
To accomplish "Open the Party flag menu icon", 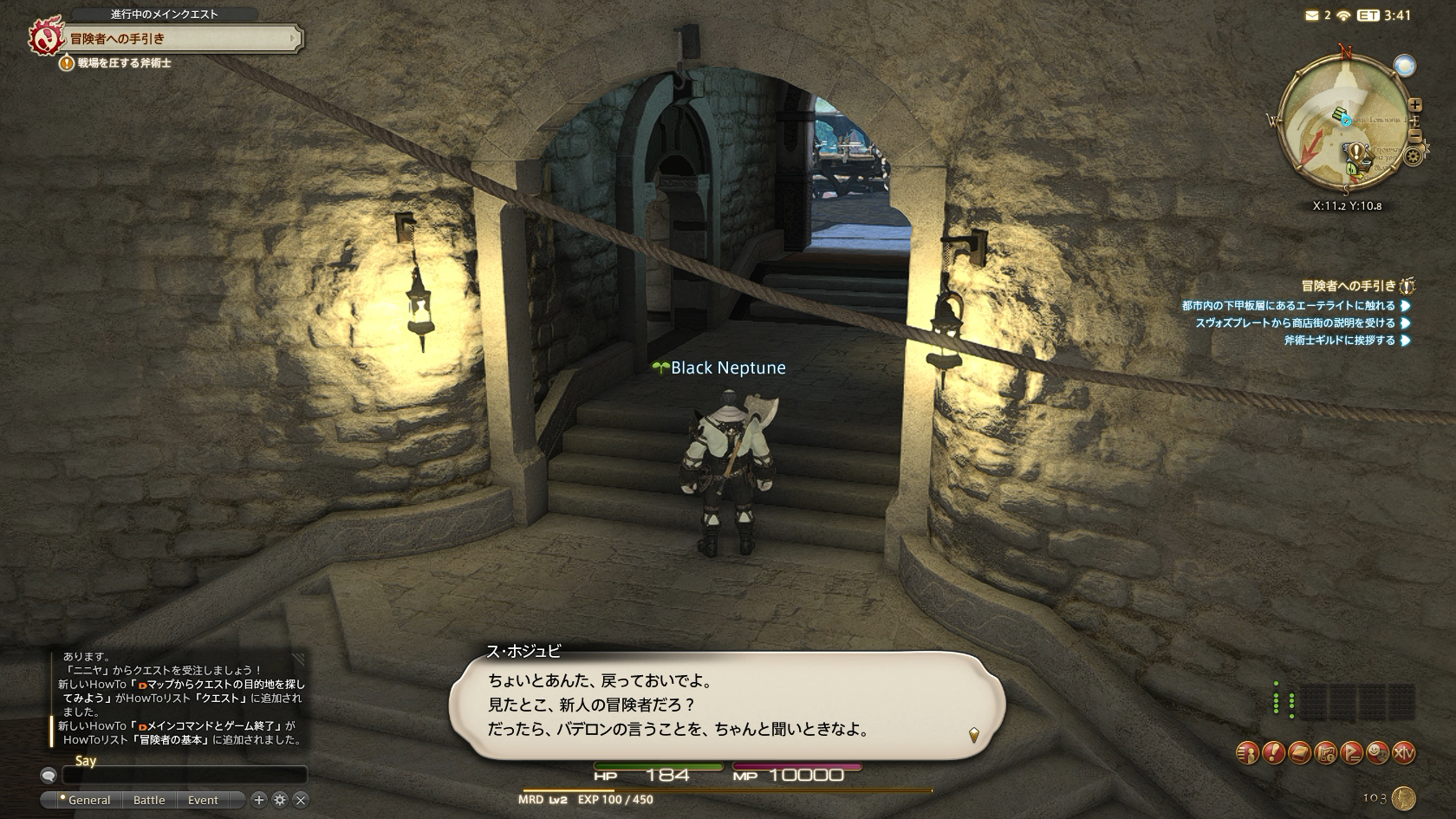I will tap(1351, 753).
